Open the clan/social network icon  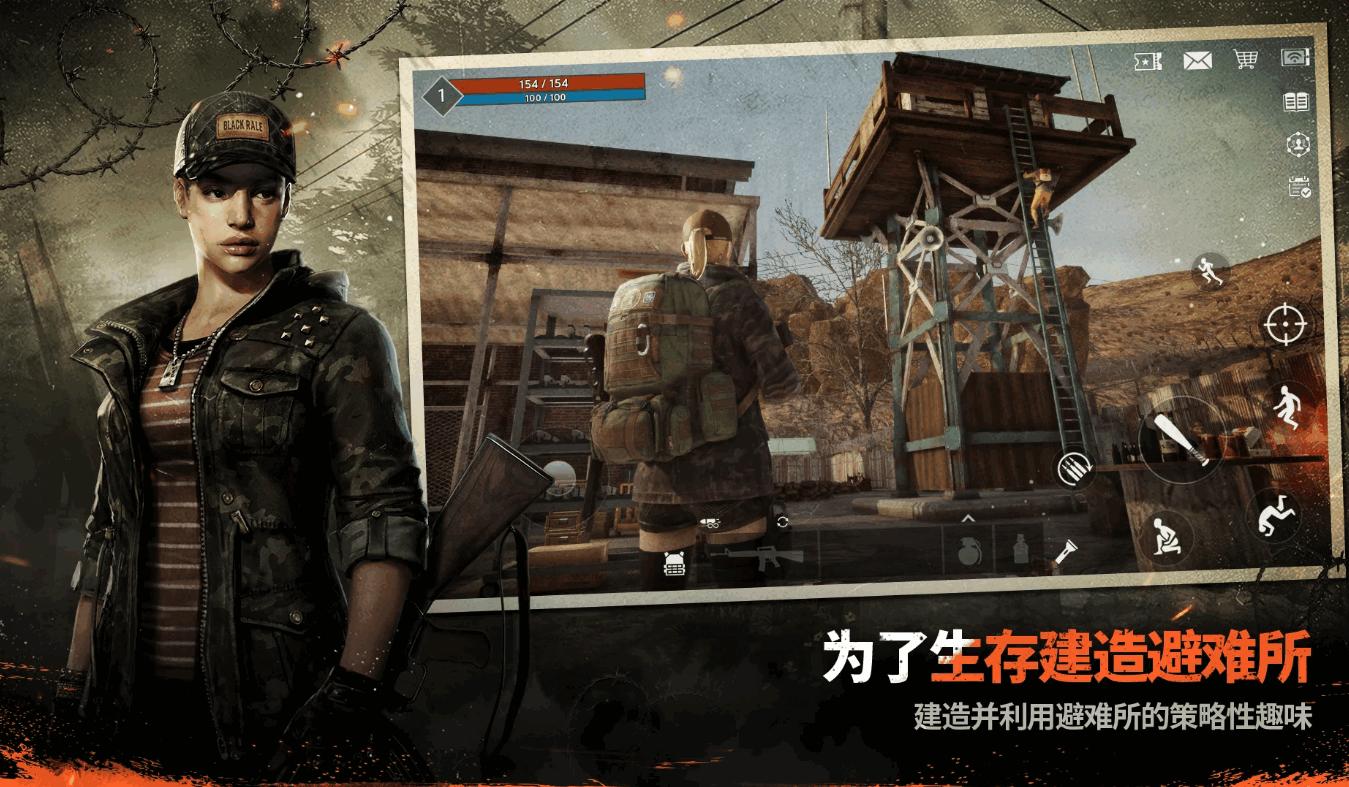pos(1300,143)
